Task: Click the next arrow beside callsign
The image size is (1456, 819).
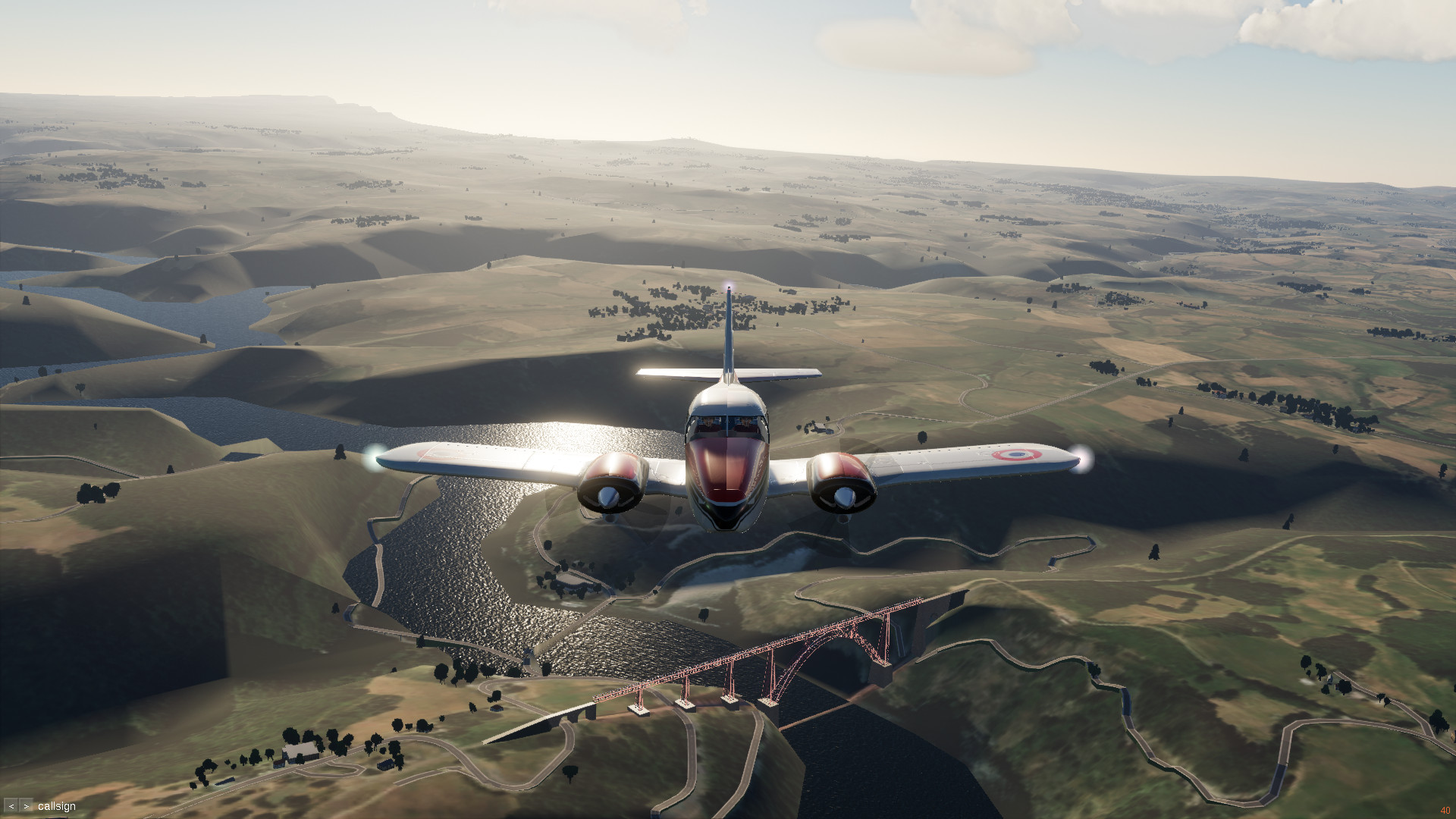Action: click(x=27, y=806)
